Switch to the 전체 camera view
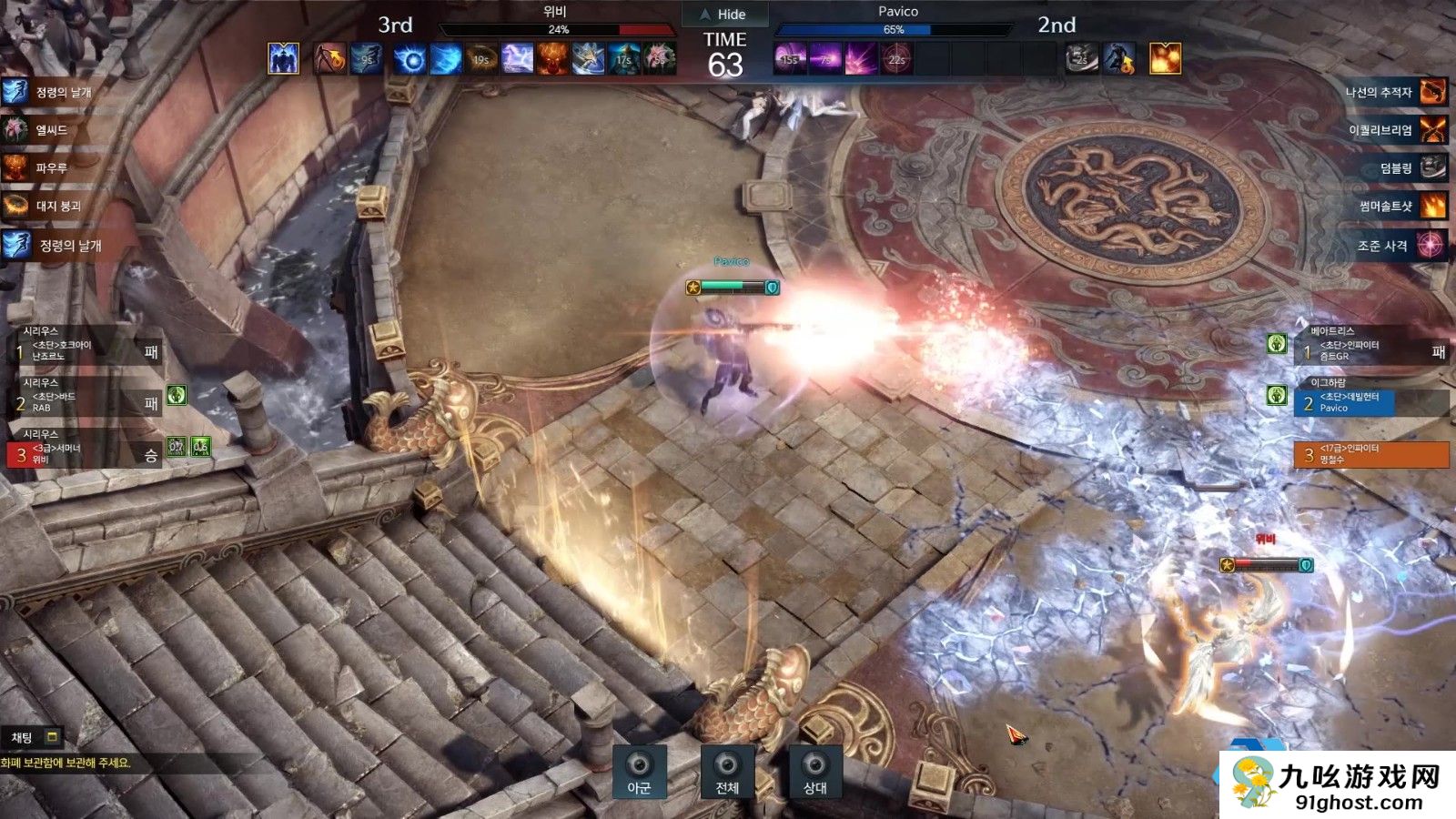 pos(726,772)
